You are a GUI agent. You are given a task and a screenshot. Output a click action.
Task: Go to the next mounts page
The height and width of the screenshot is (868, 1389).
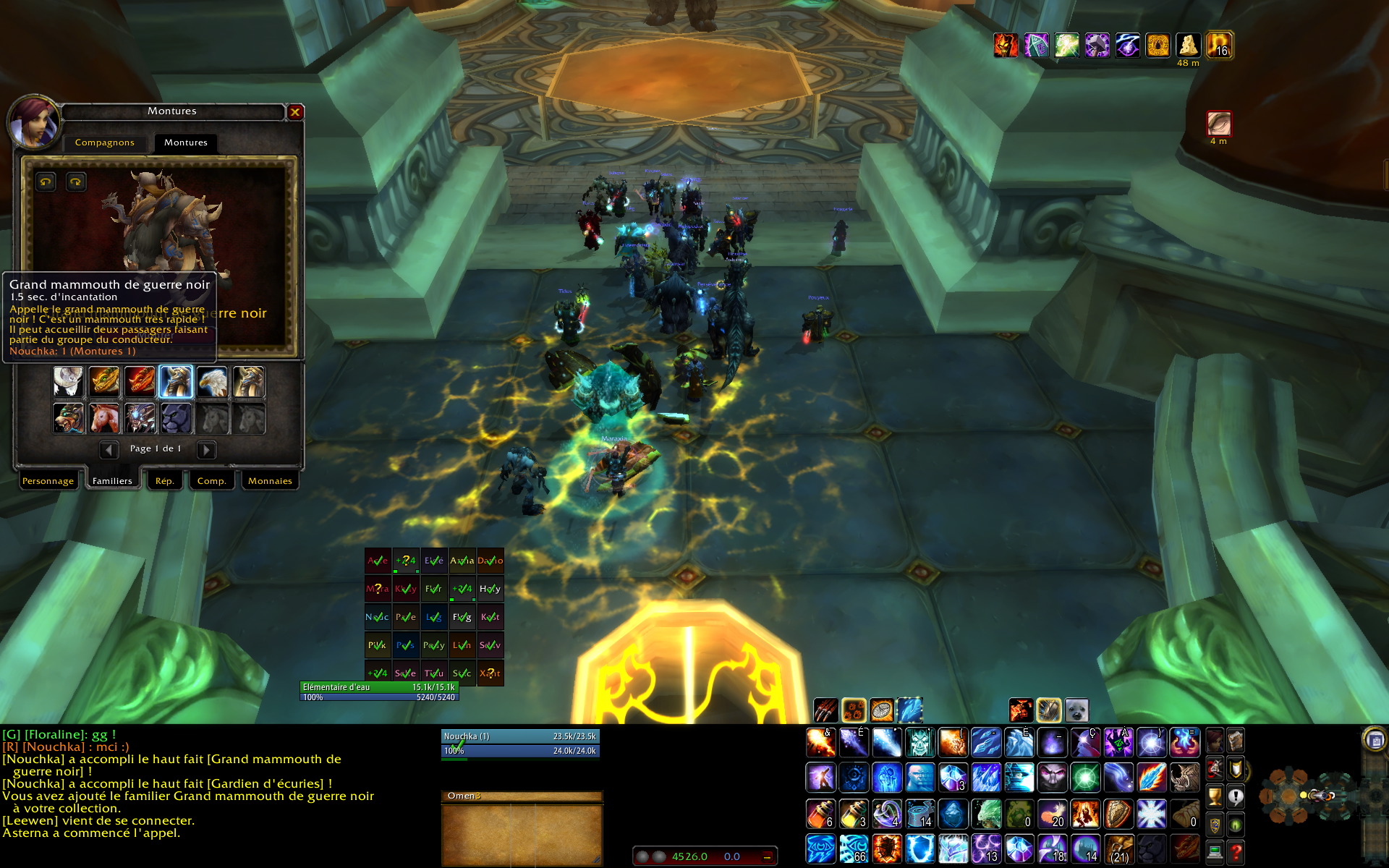(x=206, y=450)
